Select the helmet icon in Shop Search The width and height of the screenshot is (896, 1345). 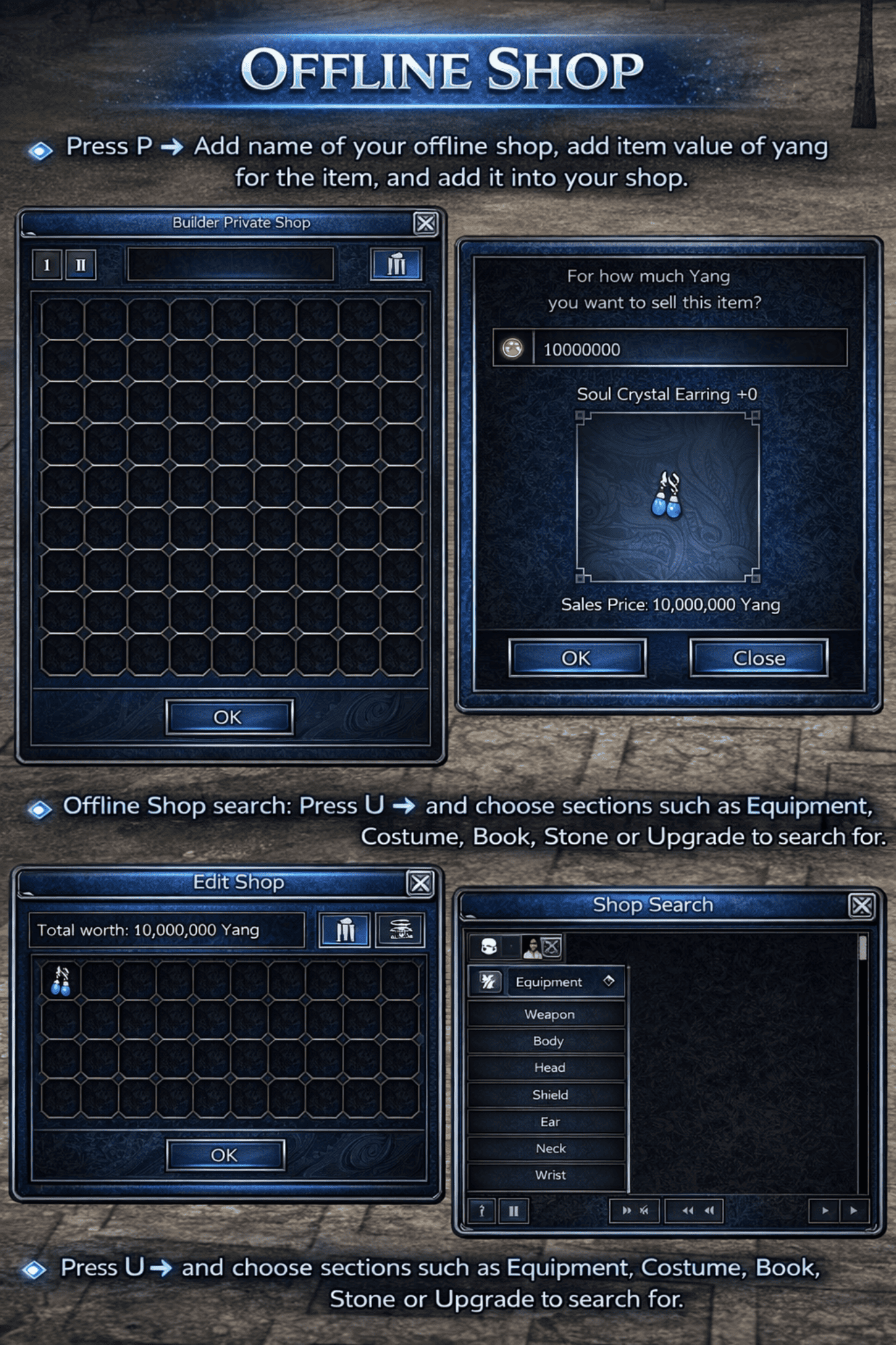tap(489, 946)
